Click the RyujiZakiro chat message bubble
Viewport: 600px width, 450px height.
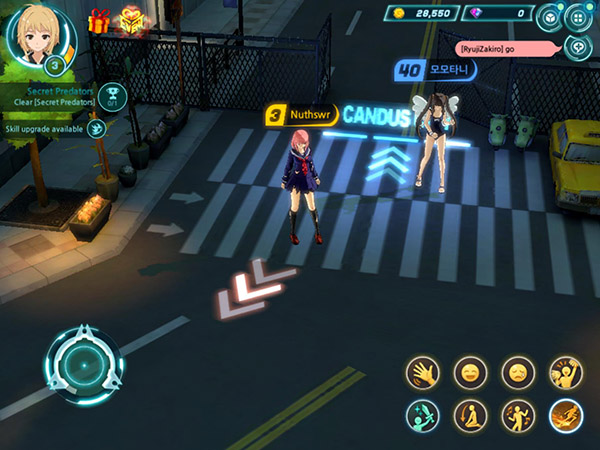[x=505, y=48]
